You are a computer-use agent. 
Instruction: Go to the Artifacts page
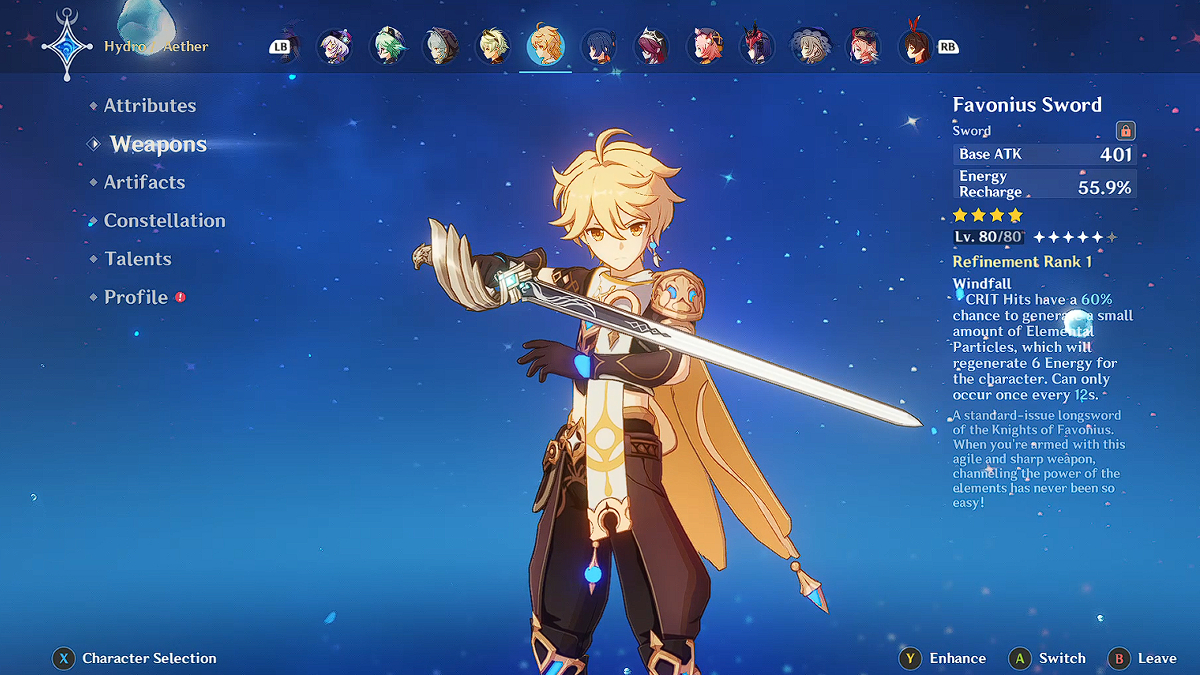coord(145,182)
